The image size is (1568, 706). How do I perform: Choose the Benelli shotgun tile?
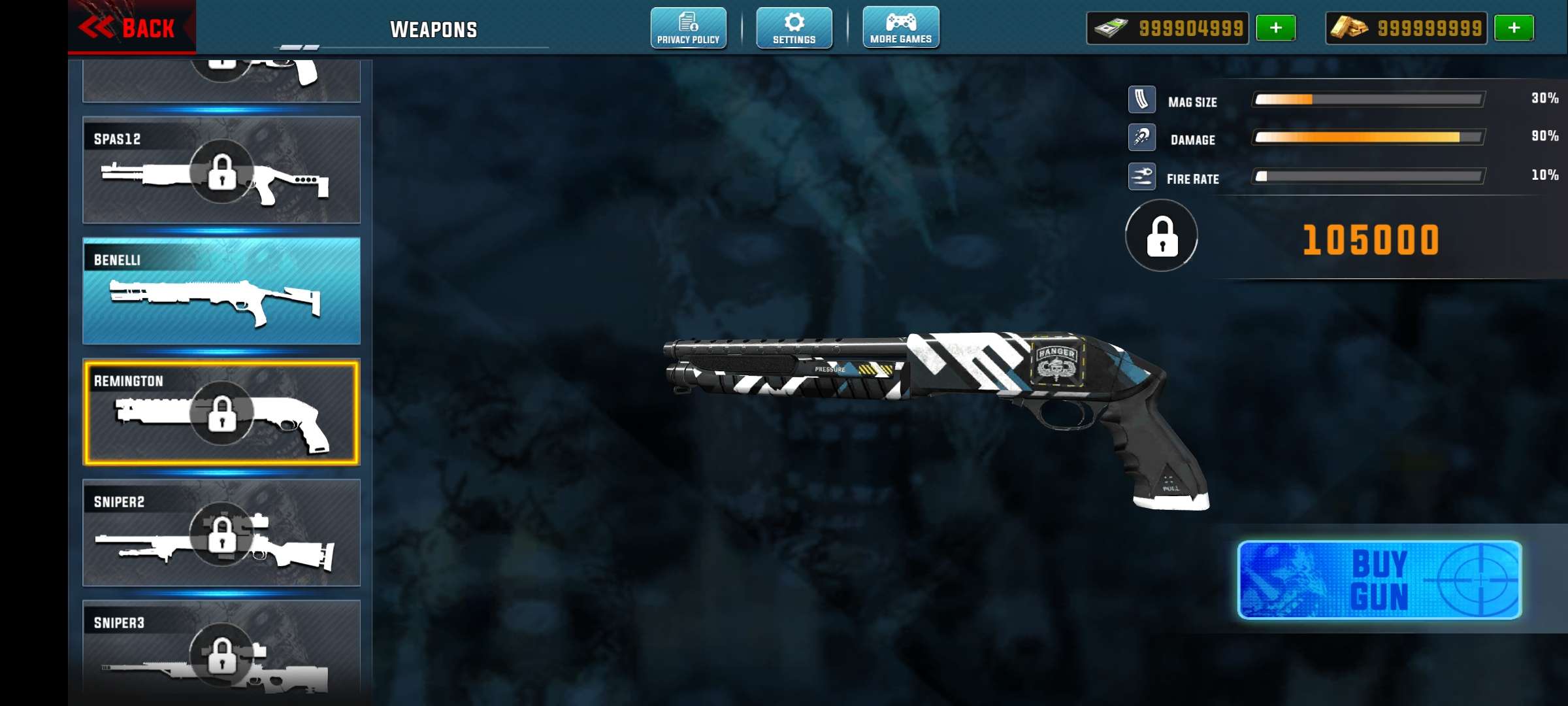click(221, 291)
